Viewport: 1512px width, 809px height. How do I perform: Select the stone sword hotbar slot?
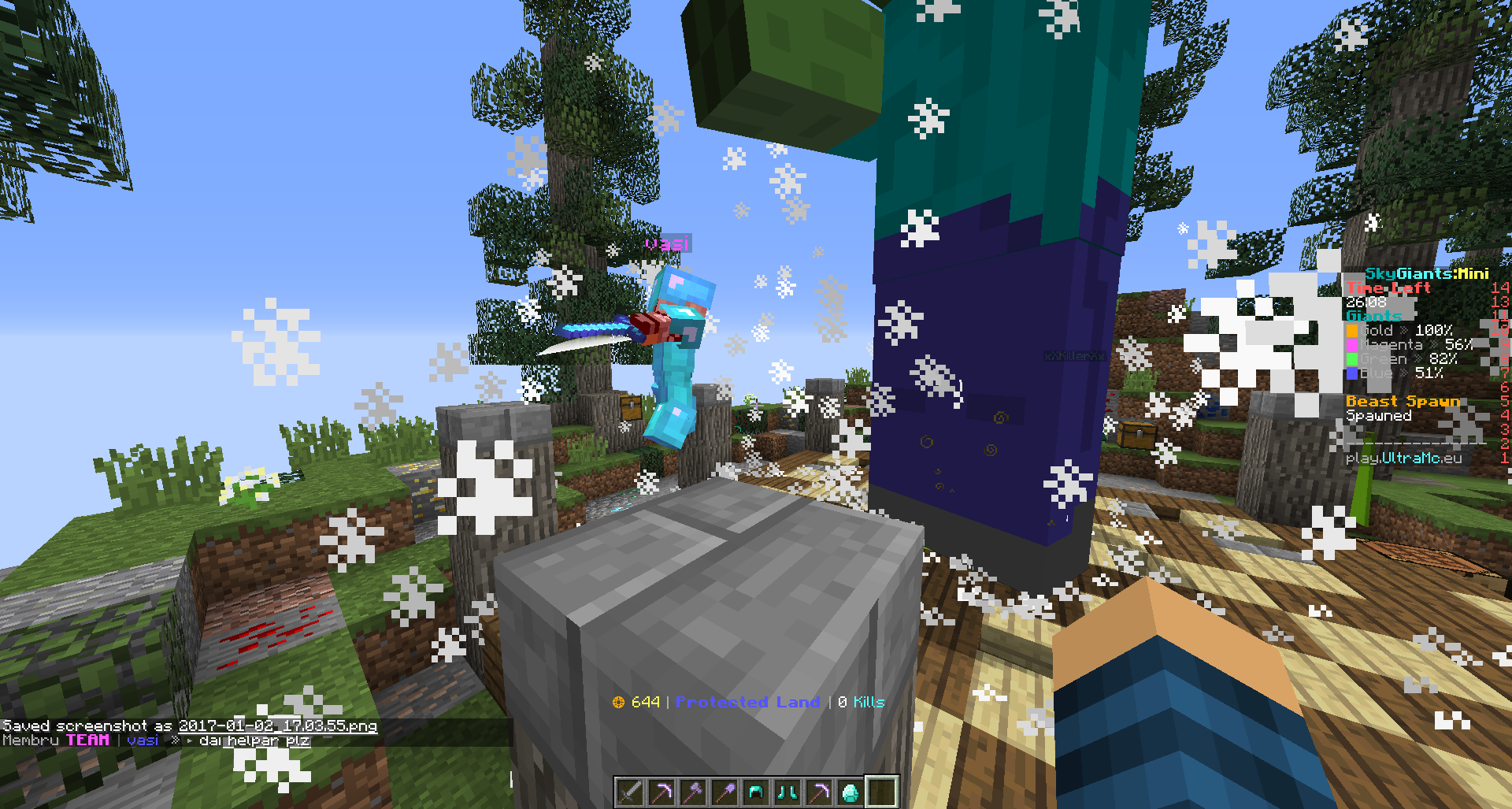point(630,792)
